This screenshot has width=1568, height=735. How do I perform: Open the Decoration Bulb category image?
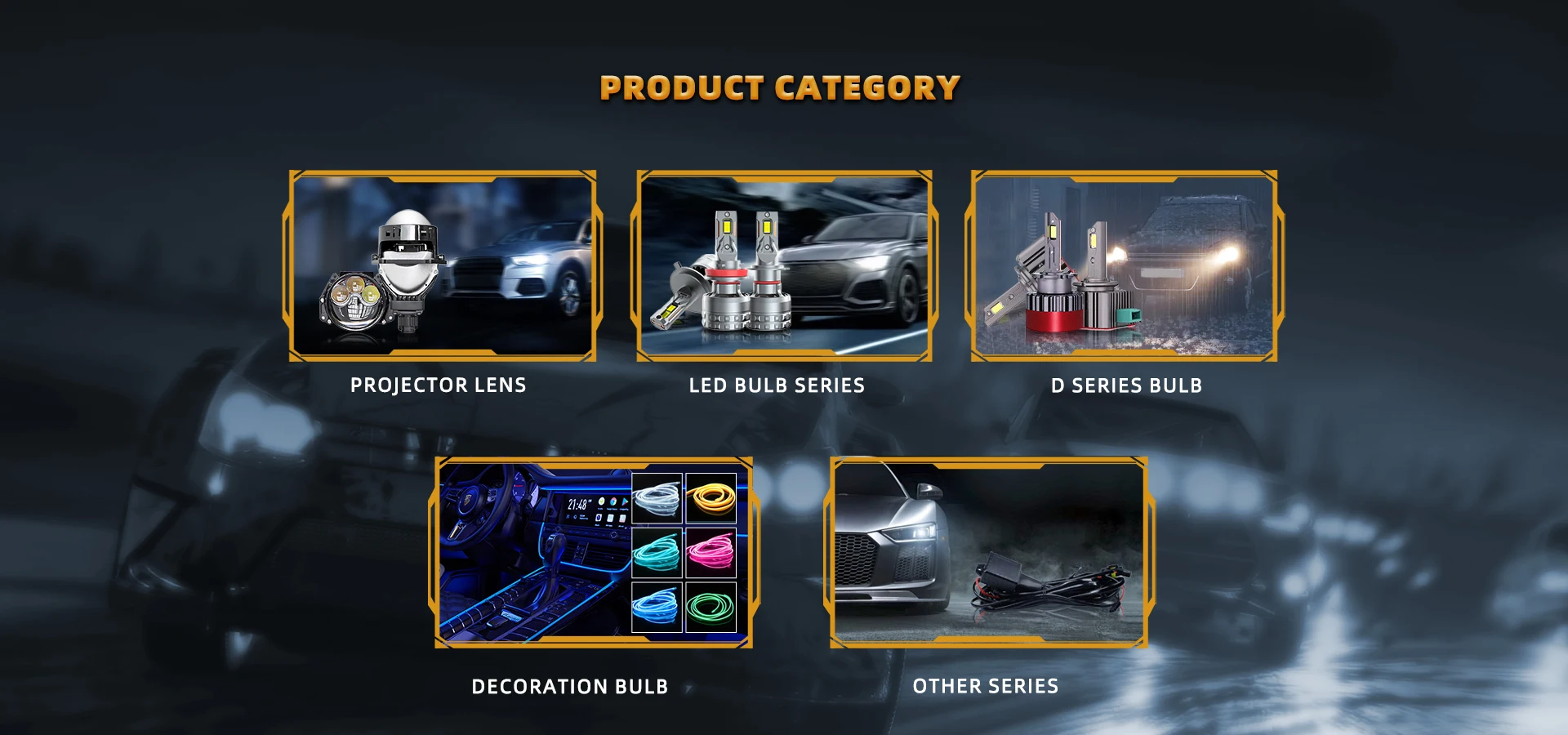click(594, 553)
